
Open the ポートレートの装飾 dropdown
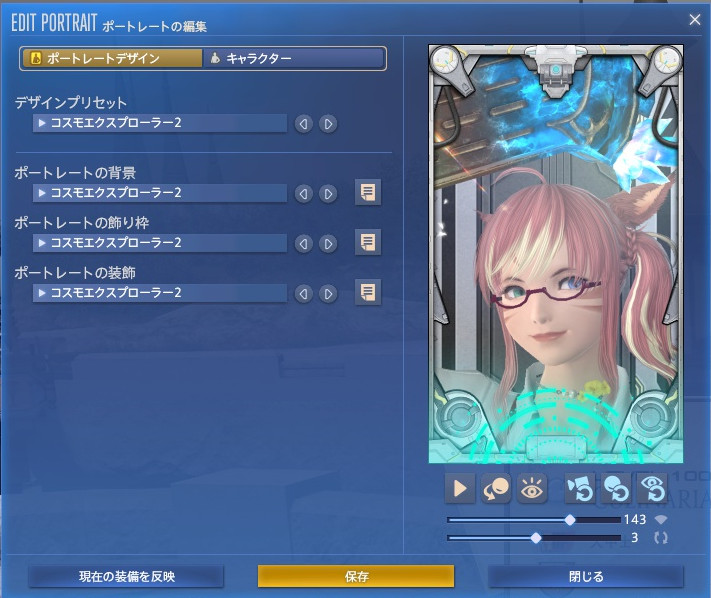pyautogui.click(x=160, y=293)
